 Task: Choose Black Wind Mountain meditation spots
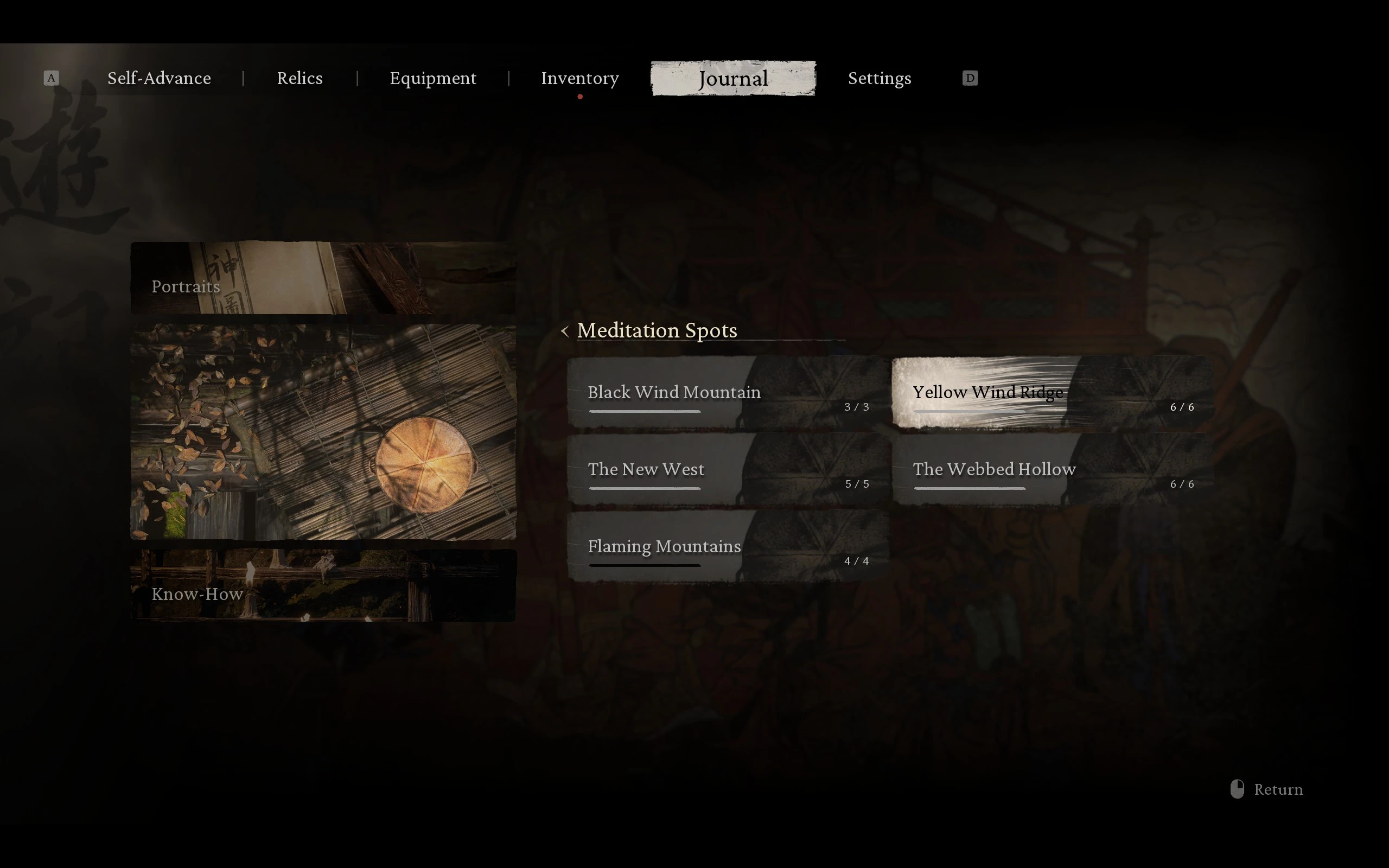[728, 394]
